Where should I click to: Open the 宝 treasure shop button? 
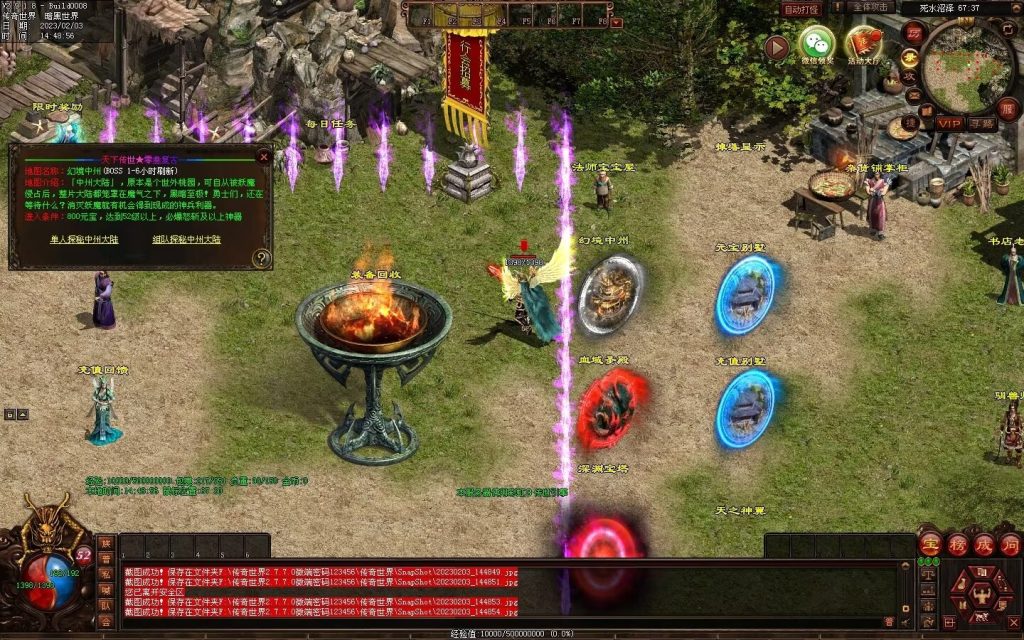point(930,545)
